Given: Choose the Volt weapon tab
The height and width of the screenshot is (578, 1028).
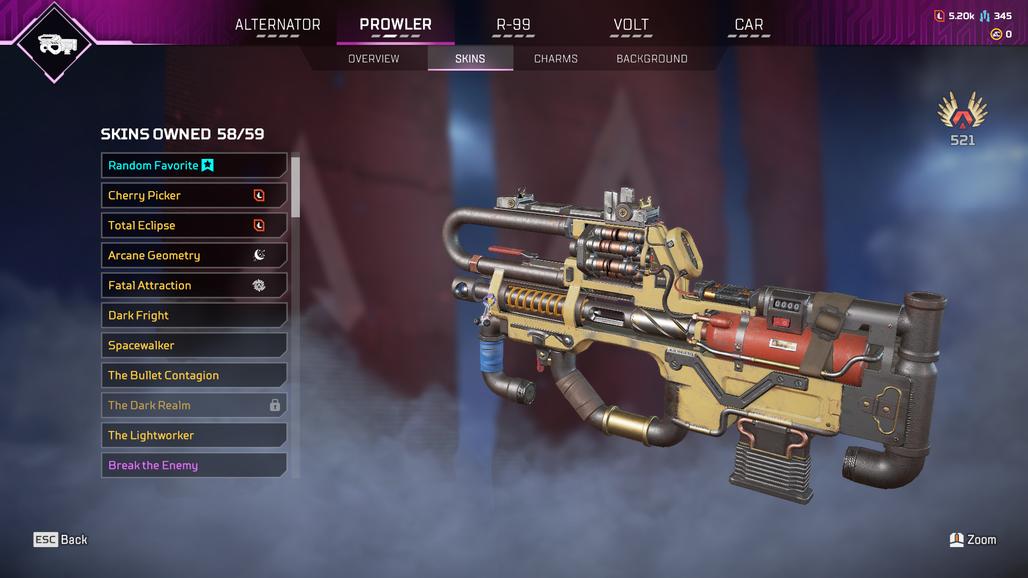Looking at the screenshot, I should [631, 25].
